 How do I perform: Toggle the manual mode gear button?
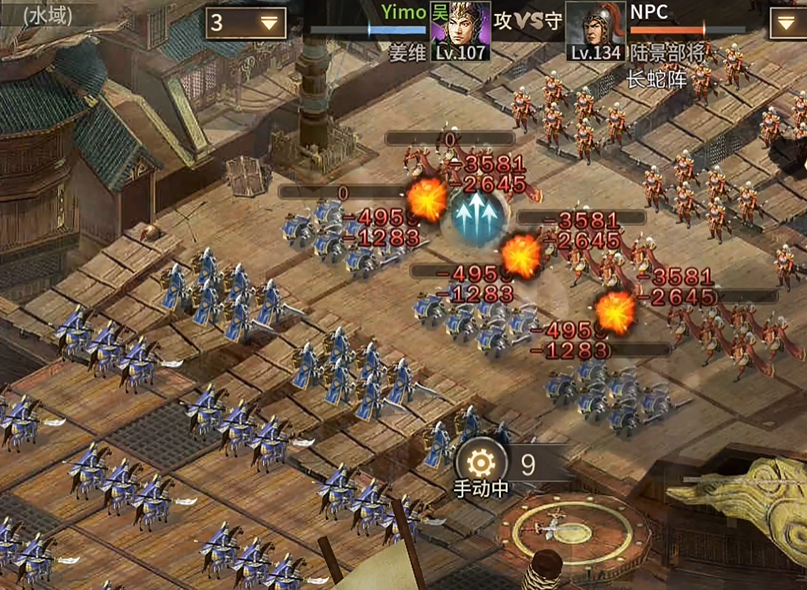click(x=481, y=462)
